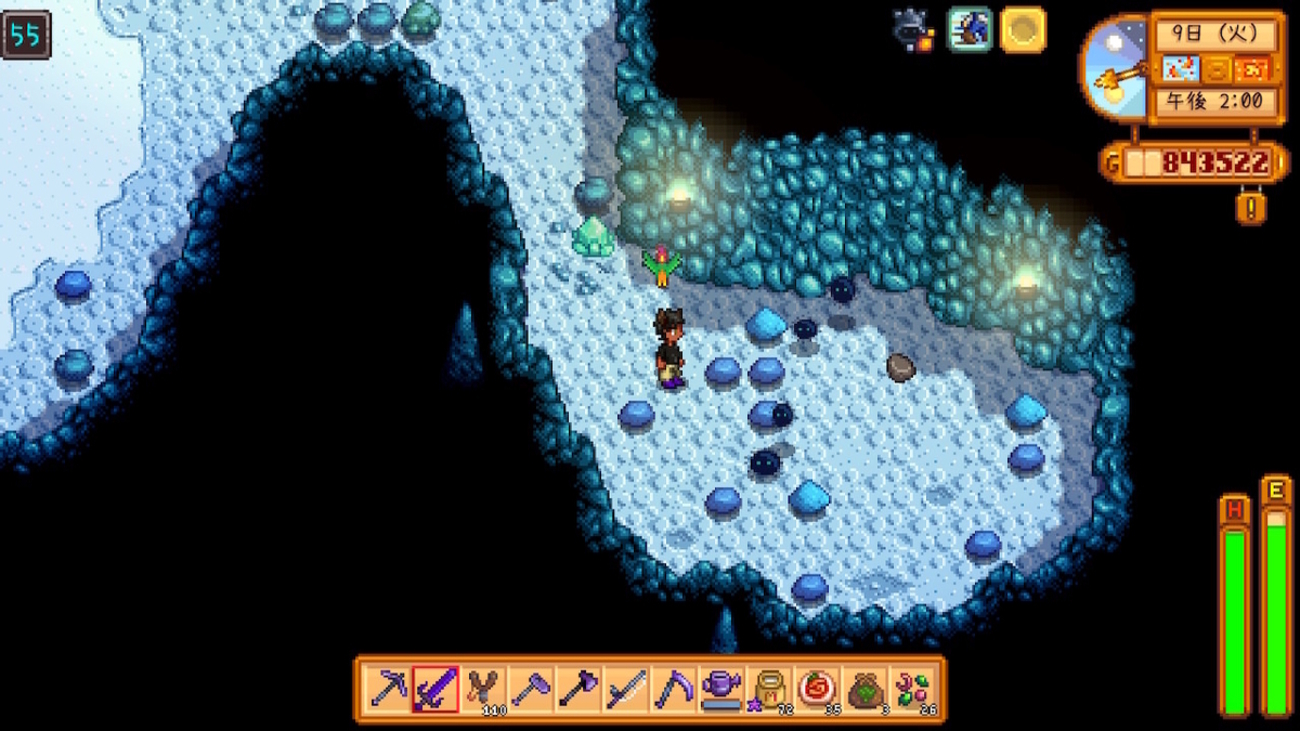Select the pickaxe in the hotbar
The width and height of the screenshot is (1300, 731).
(388, 689)
